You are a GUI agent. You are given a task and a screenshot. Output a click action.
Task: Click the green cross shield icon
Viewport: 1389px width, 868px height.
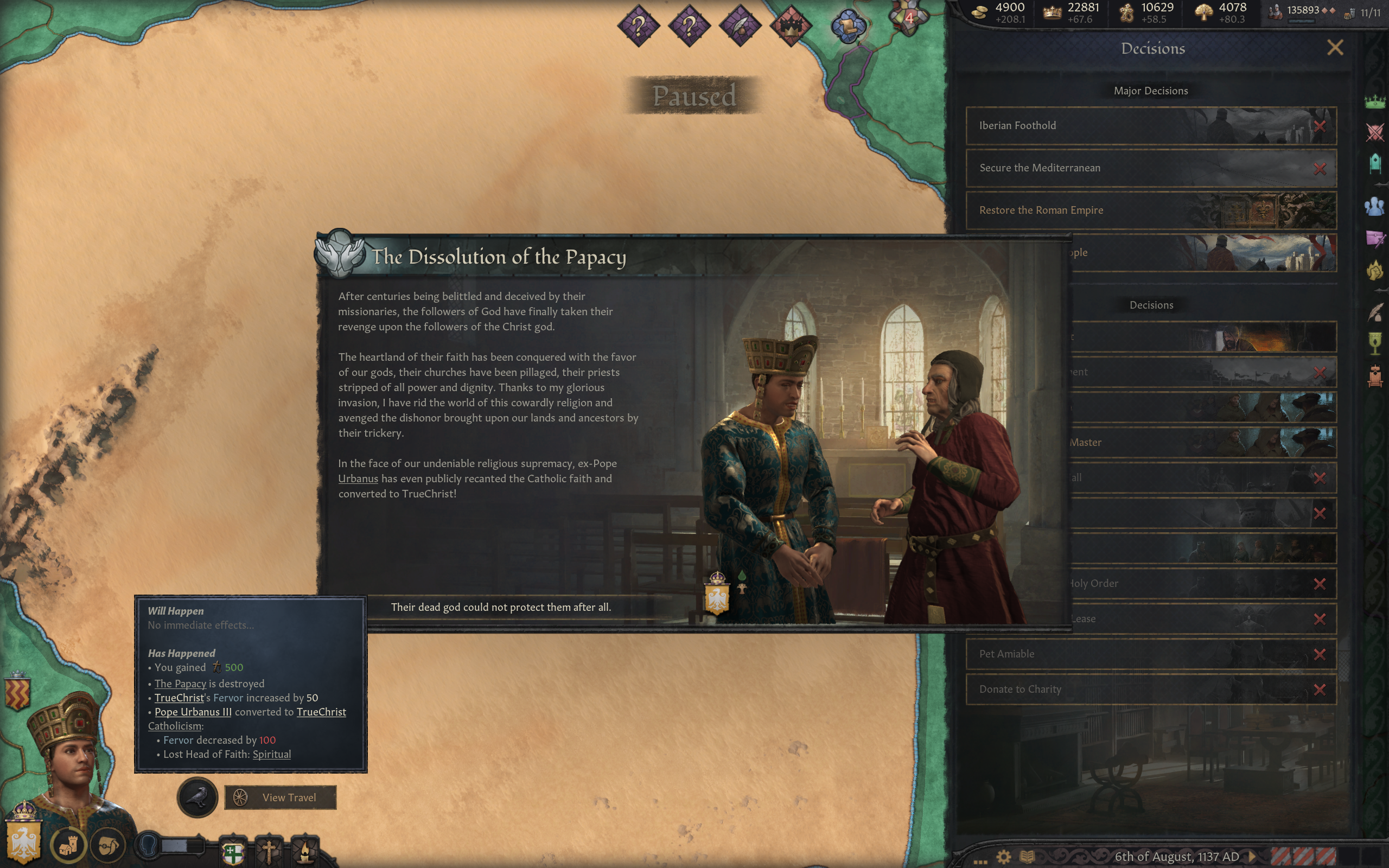[233, 852]
